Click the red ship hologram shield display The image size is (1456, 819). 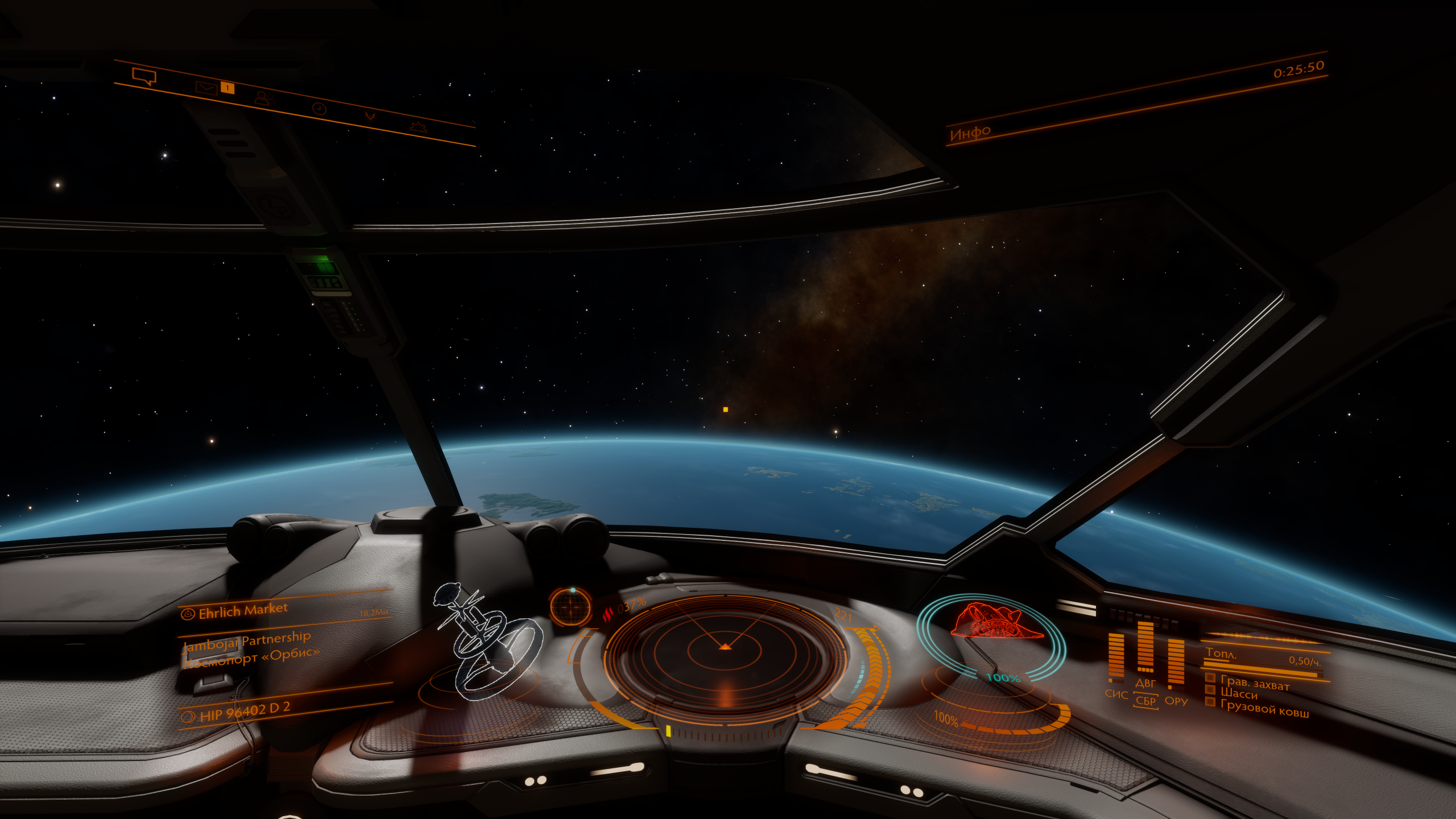996,622
